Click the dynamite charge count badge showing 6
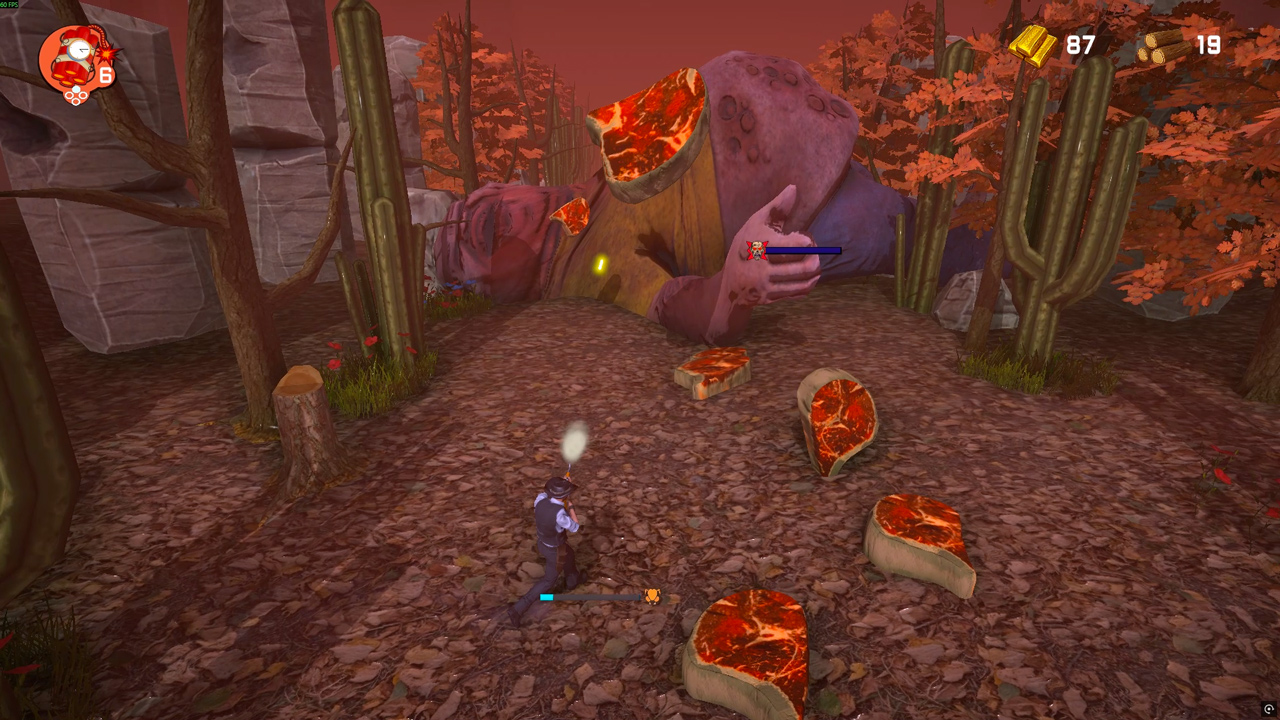The image size is (1280, 720). point(105,74)
